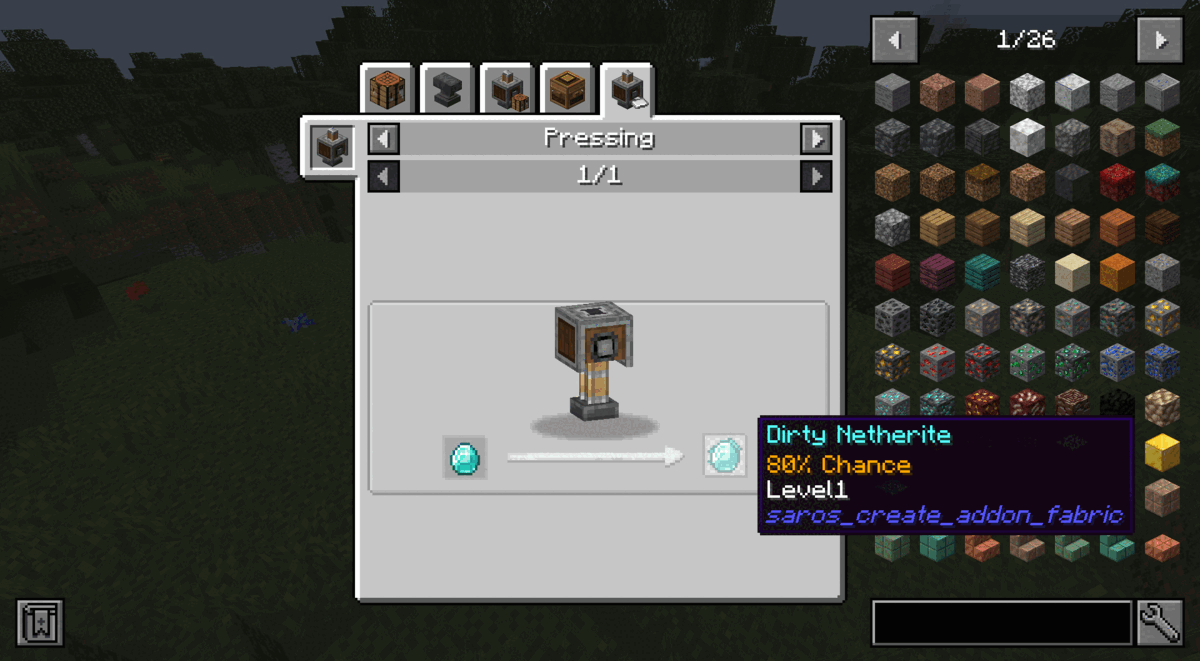Open the favorites bookmark button
Screen dimensions: 1200x661
[x=40, y=622]
